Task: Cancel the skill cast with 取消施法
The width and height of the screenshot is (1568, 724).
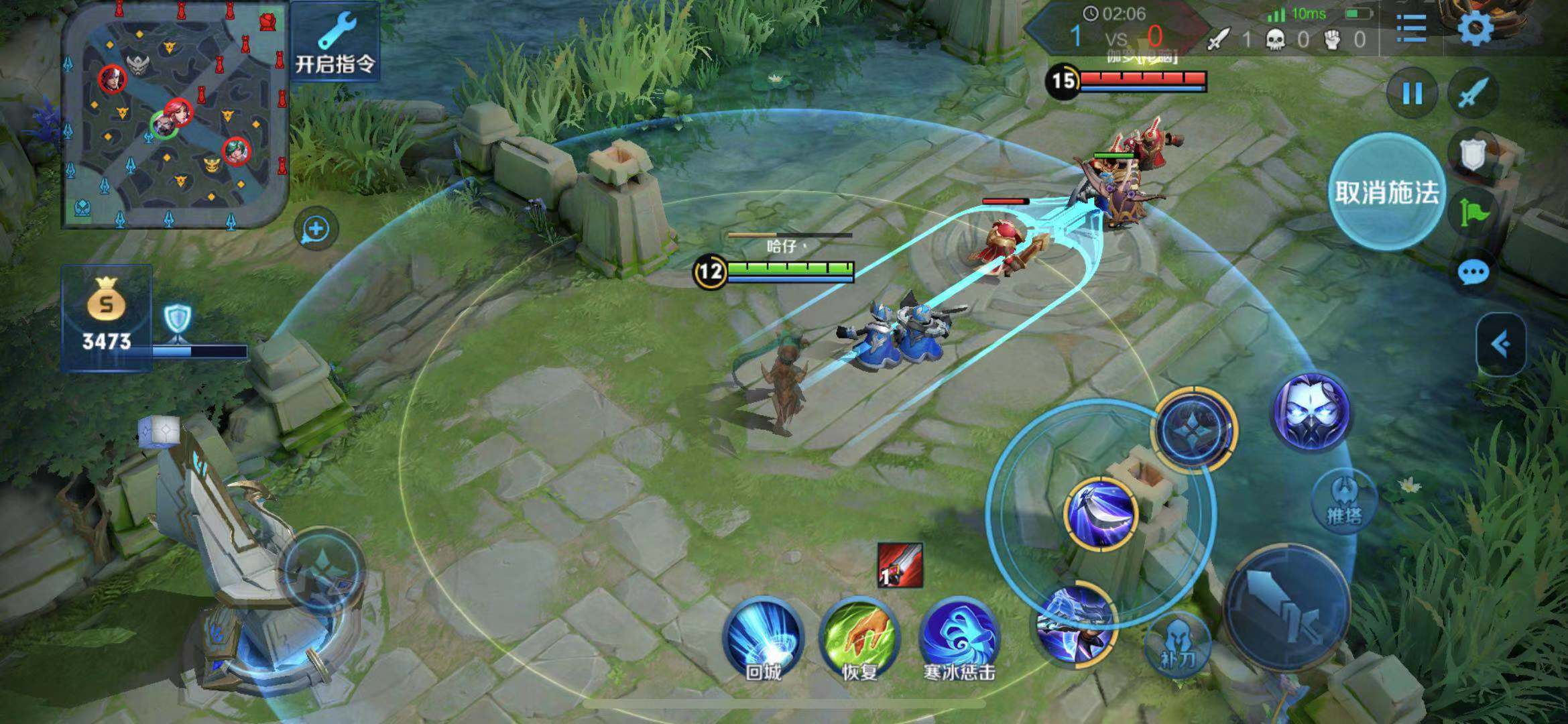Action: (x=1386, y=192)
